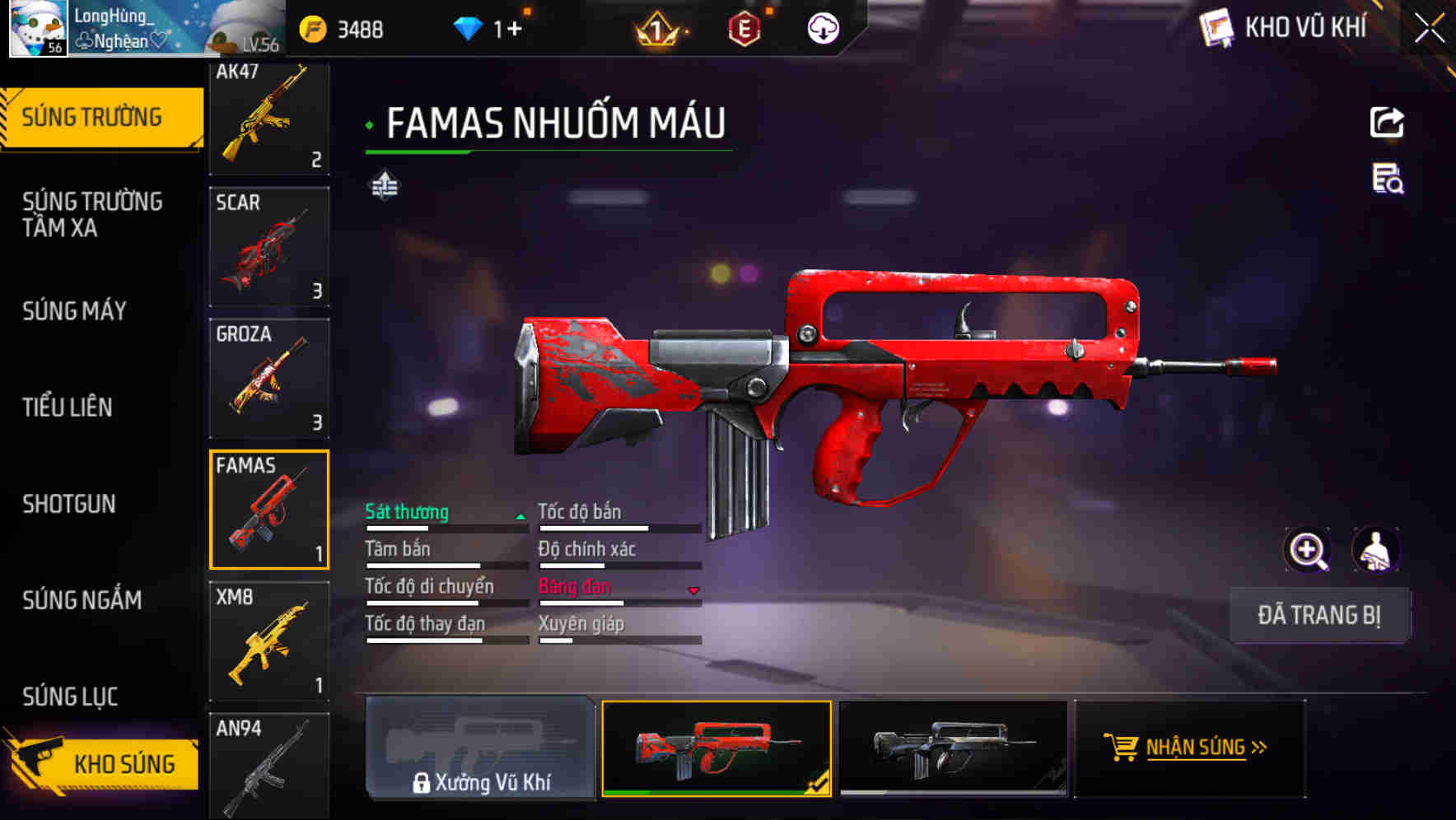The width and height of the screenshot is (1456, 820).
Task: Open the locked Xưởng Vũ Khí workshop
Action: (x=480, y=748)
